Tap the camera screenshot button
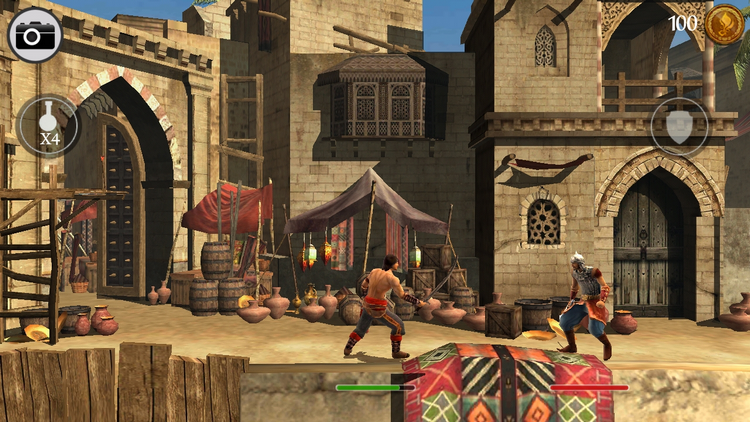750x422 pixels. [36, 35]
